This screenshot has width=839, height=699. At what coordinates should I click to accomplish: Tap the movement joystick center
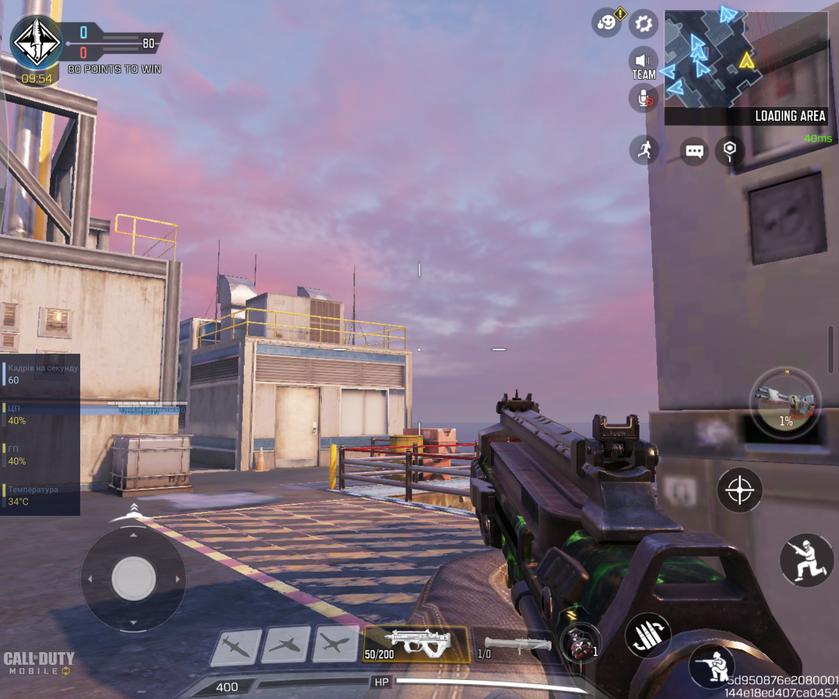pyautogui.click(x=133, y=577)
